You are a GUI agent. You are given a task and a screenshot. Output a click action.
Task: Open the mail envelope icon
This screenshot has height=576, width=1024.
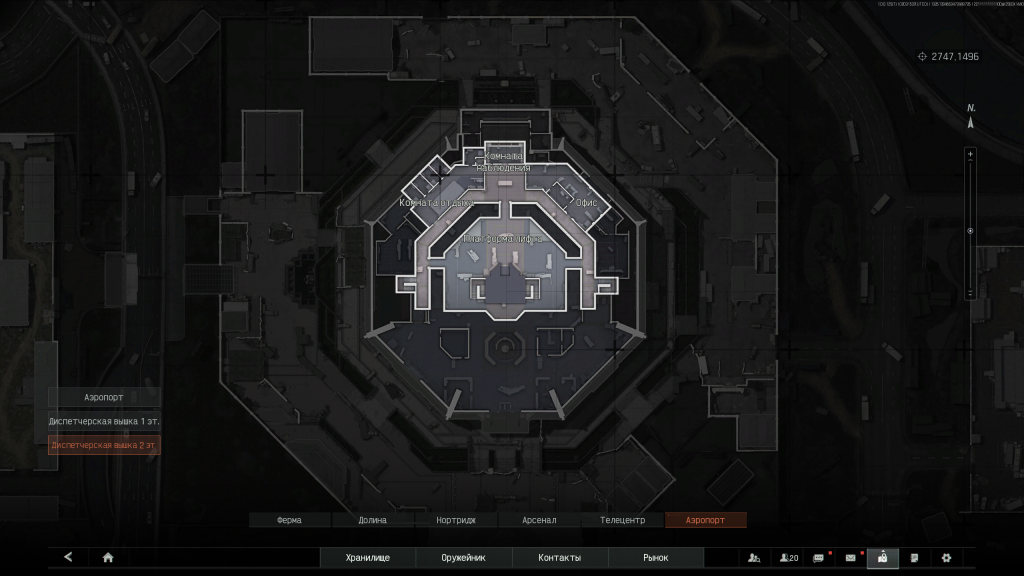click(x=851, y=557)
